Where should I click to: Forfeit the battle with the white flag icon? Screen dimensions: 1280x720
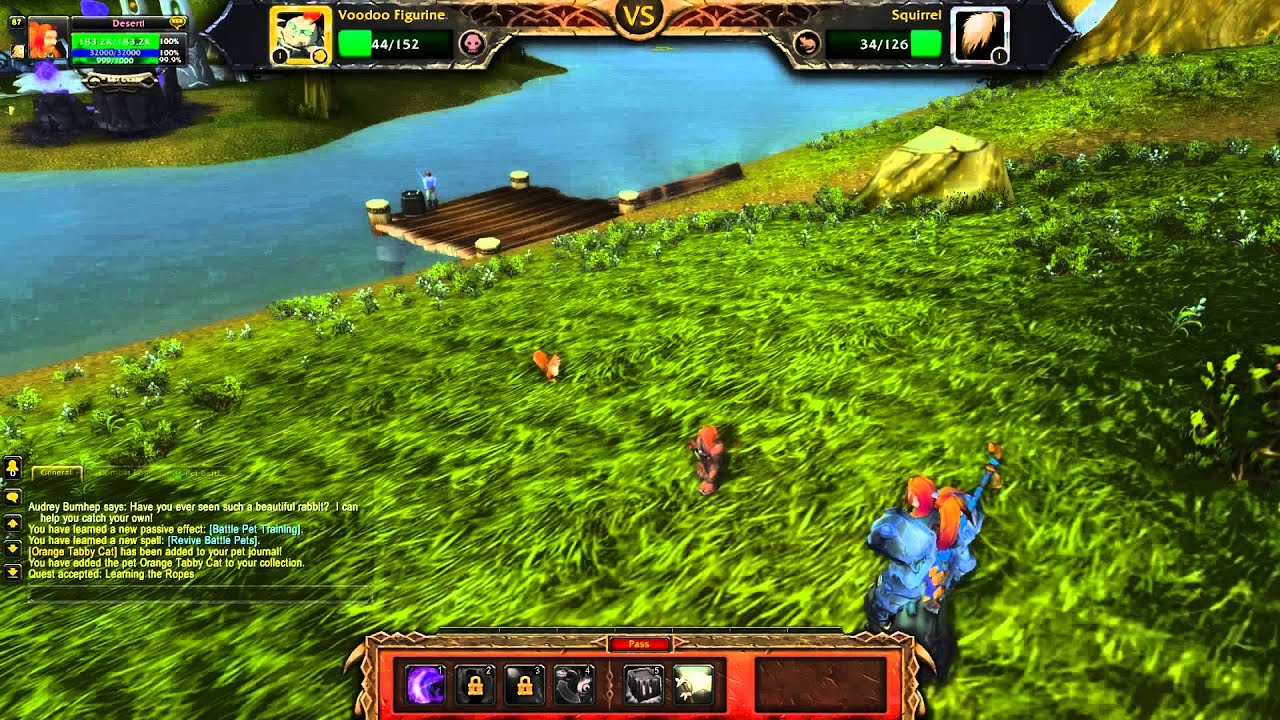[x=693, y=685]
